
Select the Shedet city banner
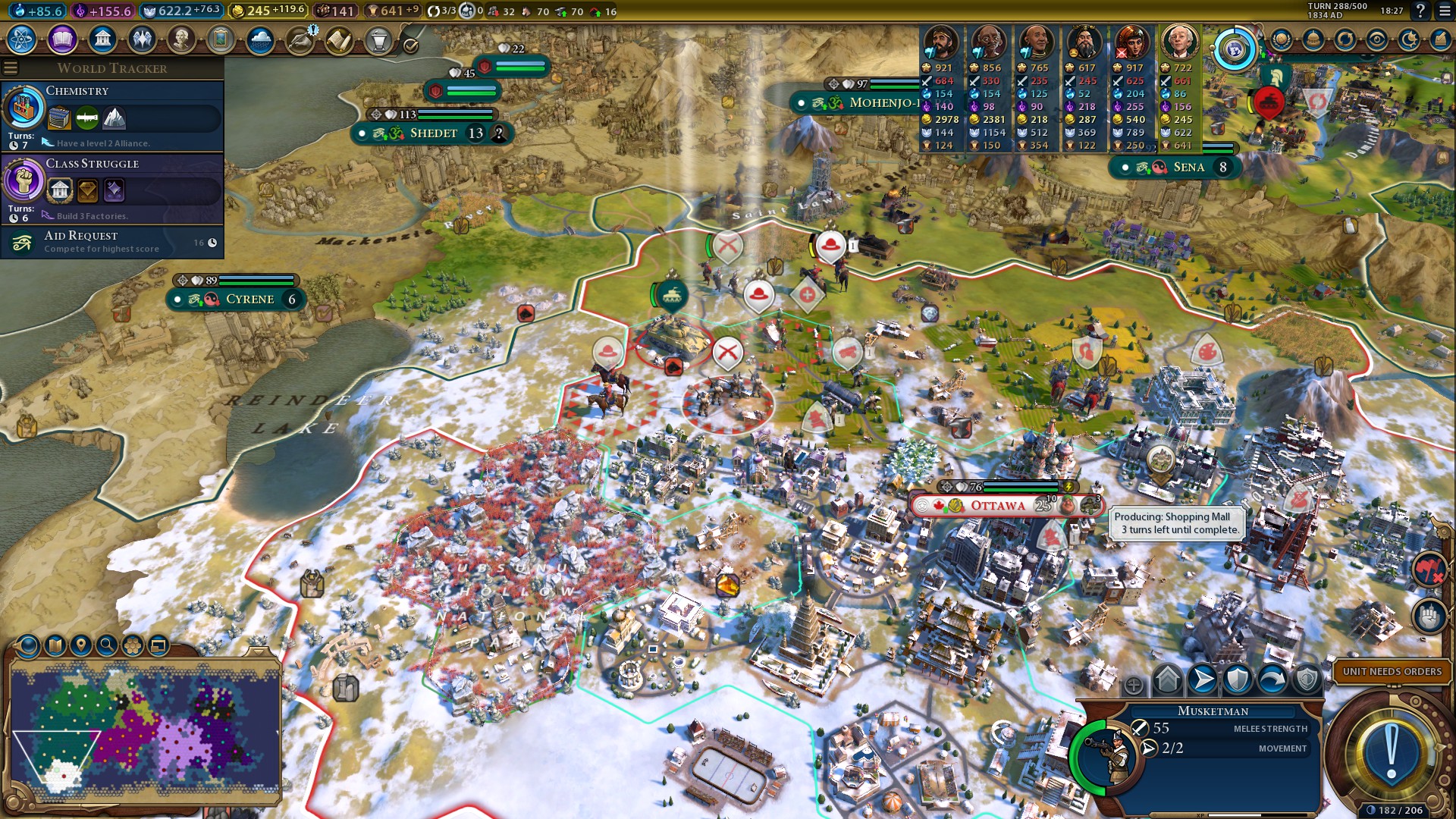point(433,133)
